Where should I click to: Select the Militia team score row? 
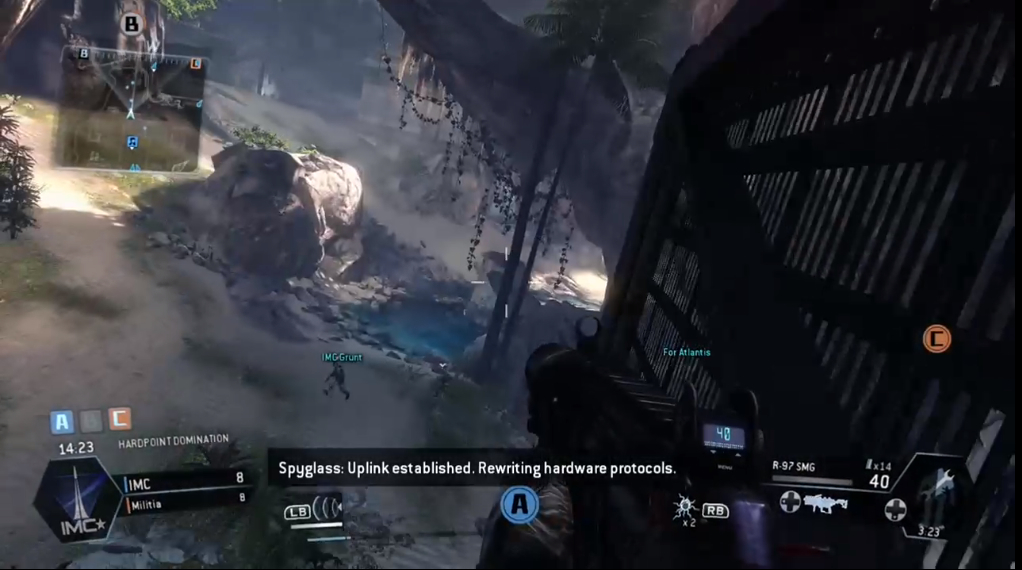[185, 504]
